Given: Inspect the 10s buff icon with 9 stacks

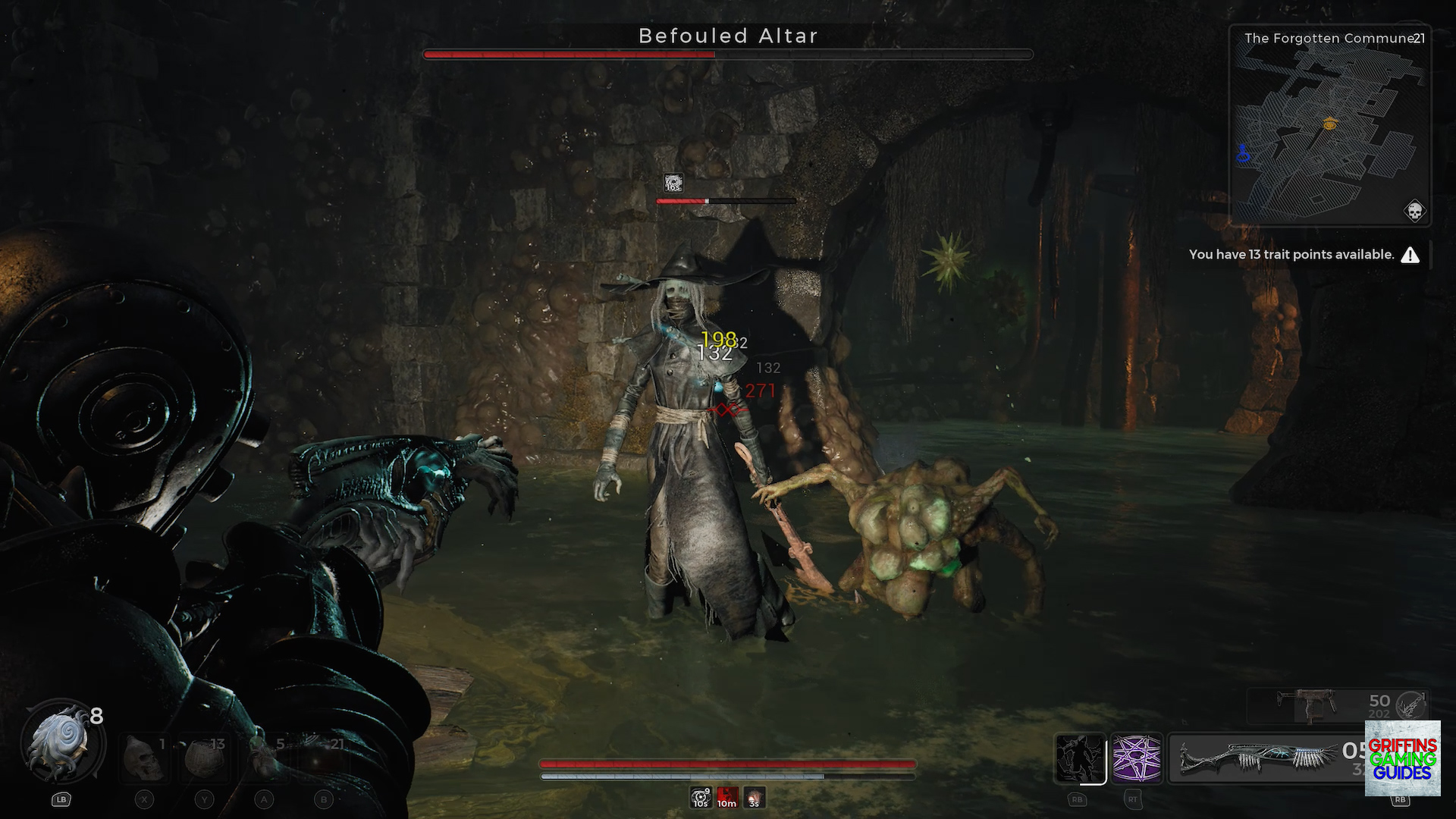Looking at the screenshot, I should [700, 798].
